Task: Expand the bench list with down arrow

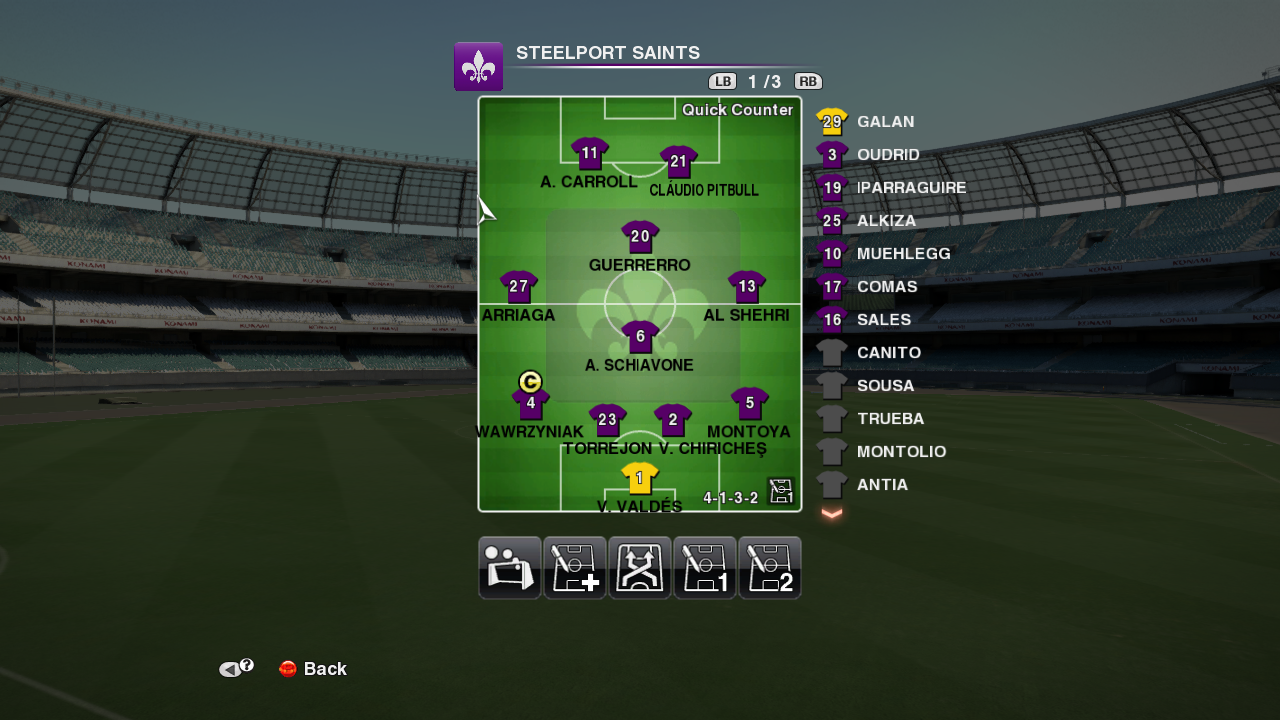Action: tap(832, 513)
